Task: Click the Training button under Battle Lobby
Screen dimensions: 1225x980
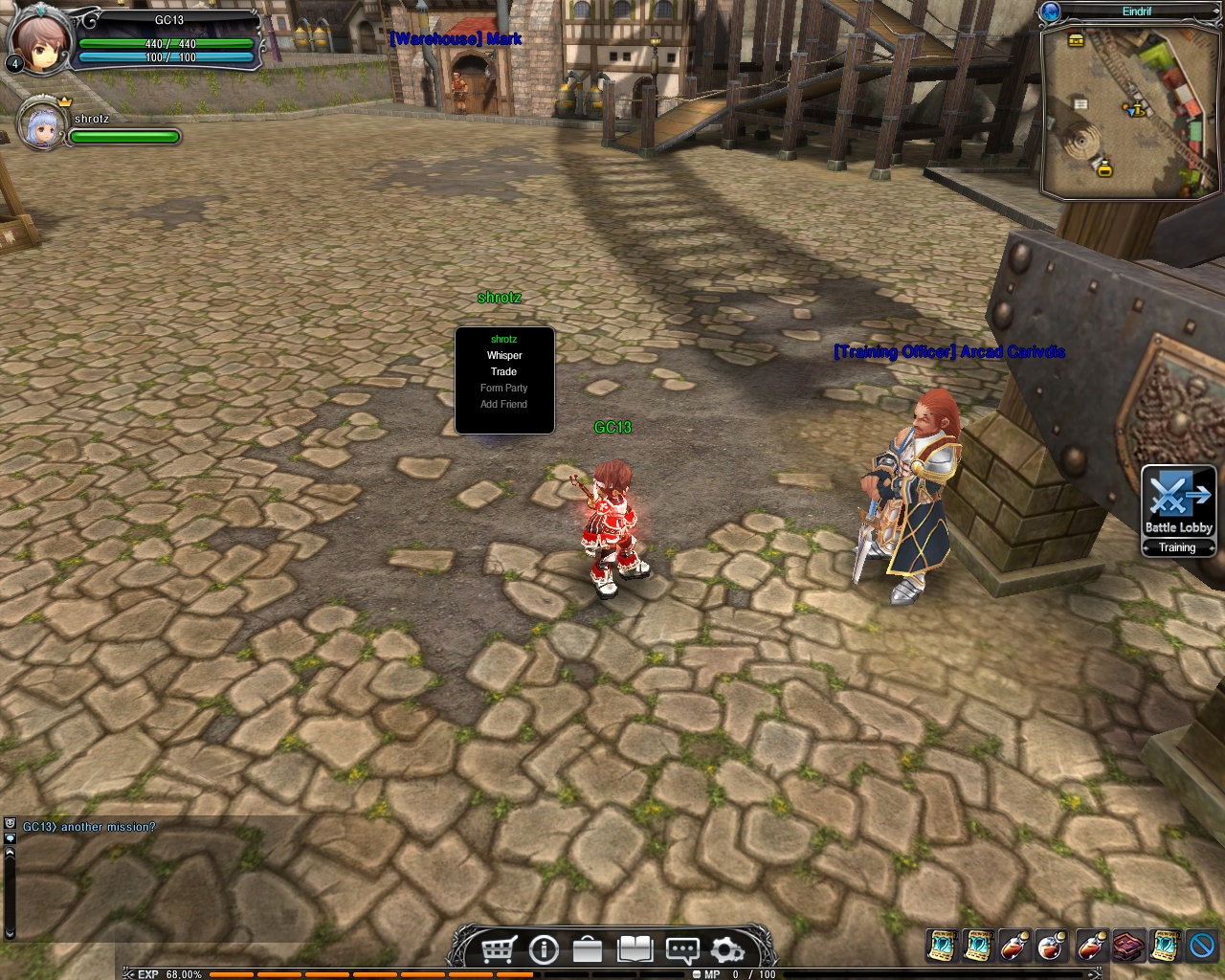Action: [x=1178, y=548]
